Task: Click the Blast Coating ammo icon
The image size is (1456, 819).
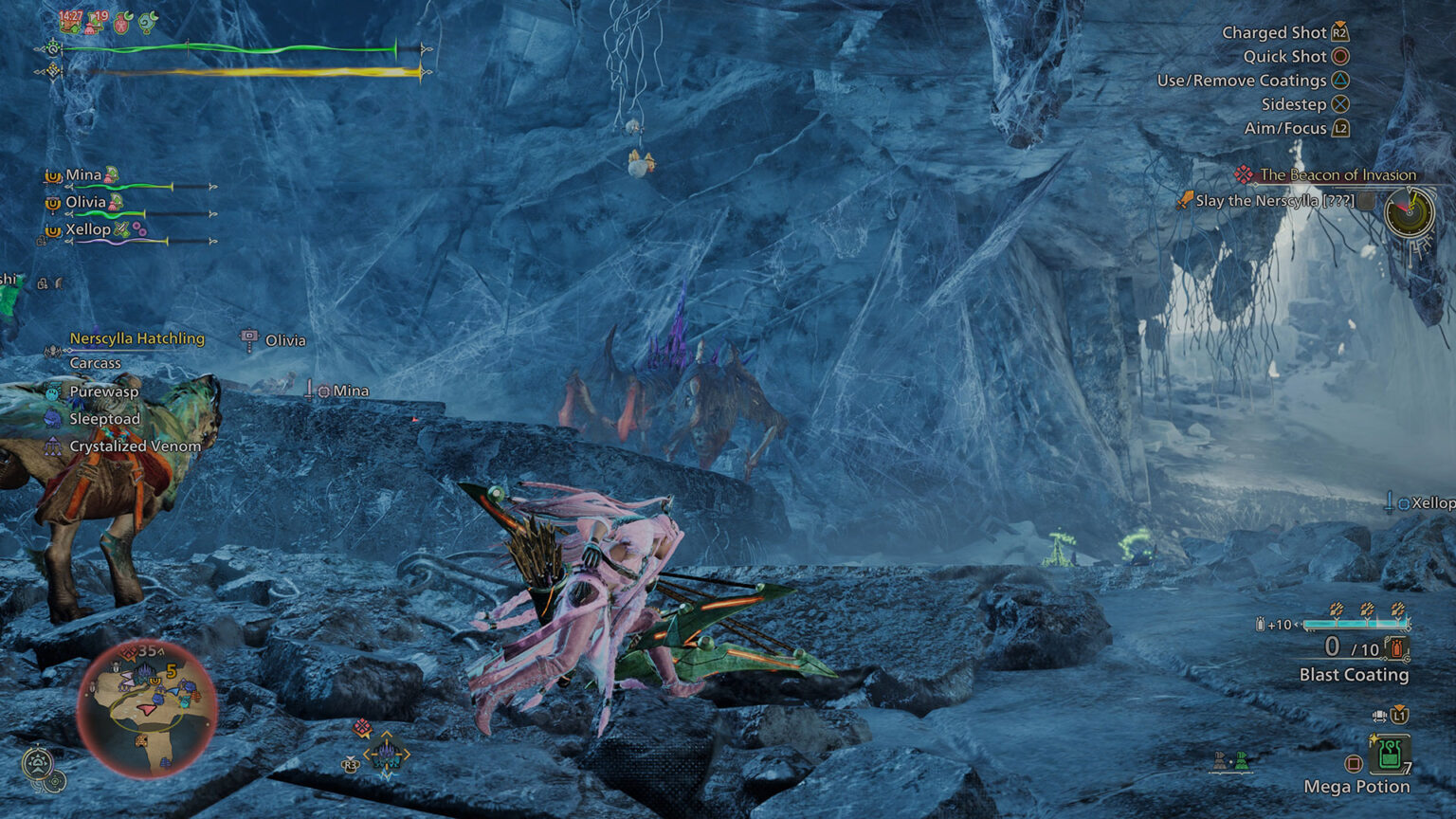Action: click(x=1395, y=648)
